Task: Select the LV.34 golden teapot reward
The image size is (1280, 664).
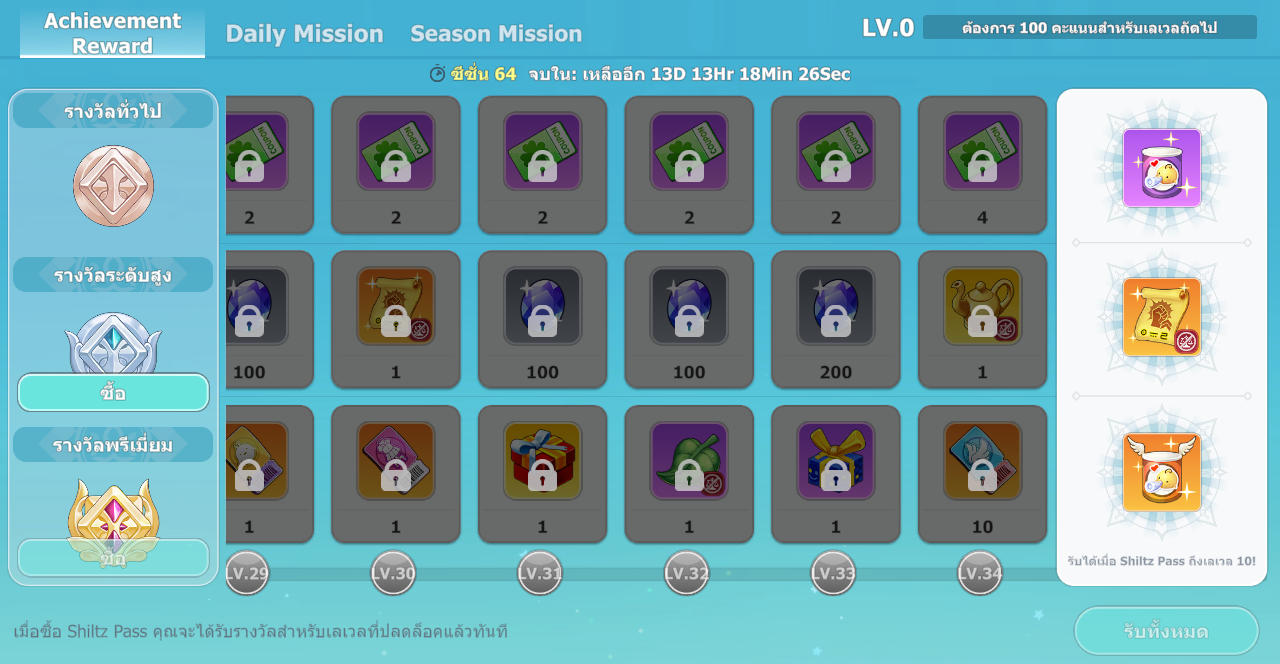Action: coord(982,306)
